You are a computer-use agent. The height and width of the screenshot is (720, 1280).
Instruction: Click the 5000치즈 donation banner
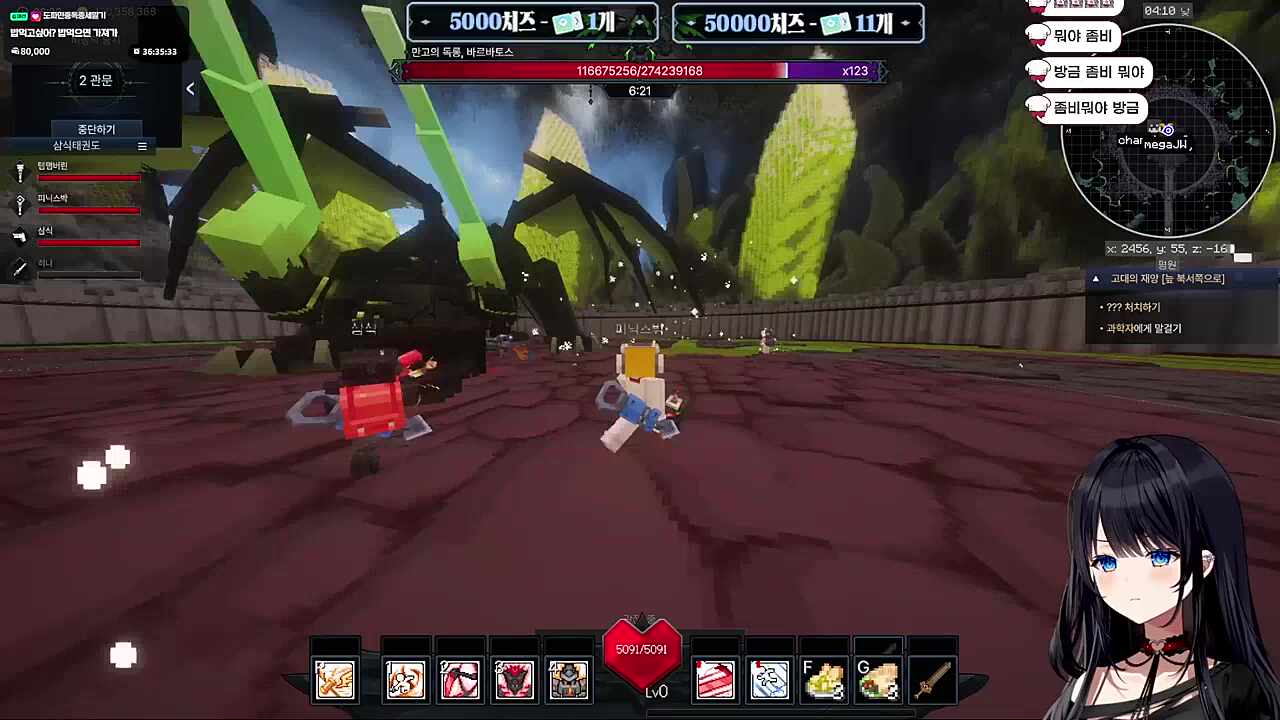pyautogui.click(x=533, y=23)
